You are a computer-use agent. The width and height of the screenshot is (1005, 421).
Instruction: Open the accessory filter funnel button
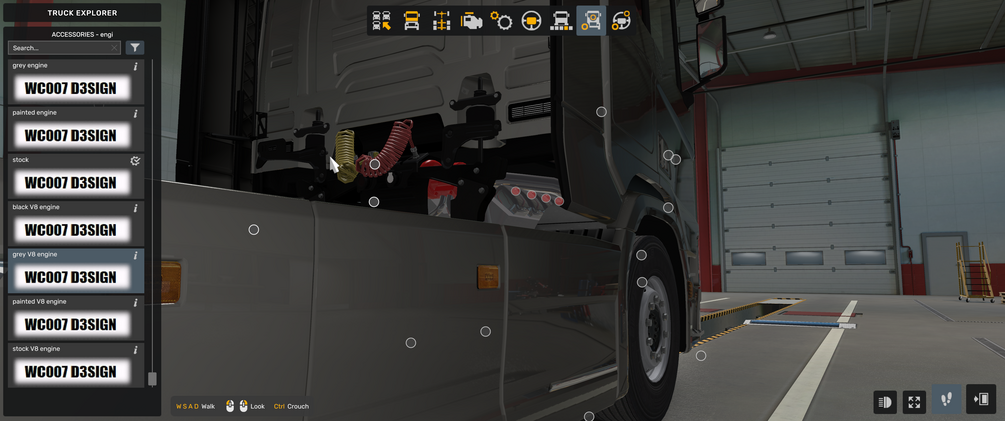(135, 48)
